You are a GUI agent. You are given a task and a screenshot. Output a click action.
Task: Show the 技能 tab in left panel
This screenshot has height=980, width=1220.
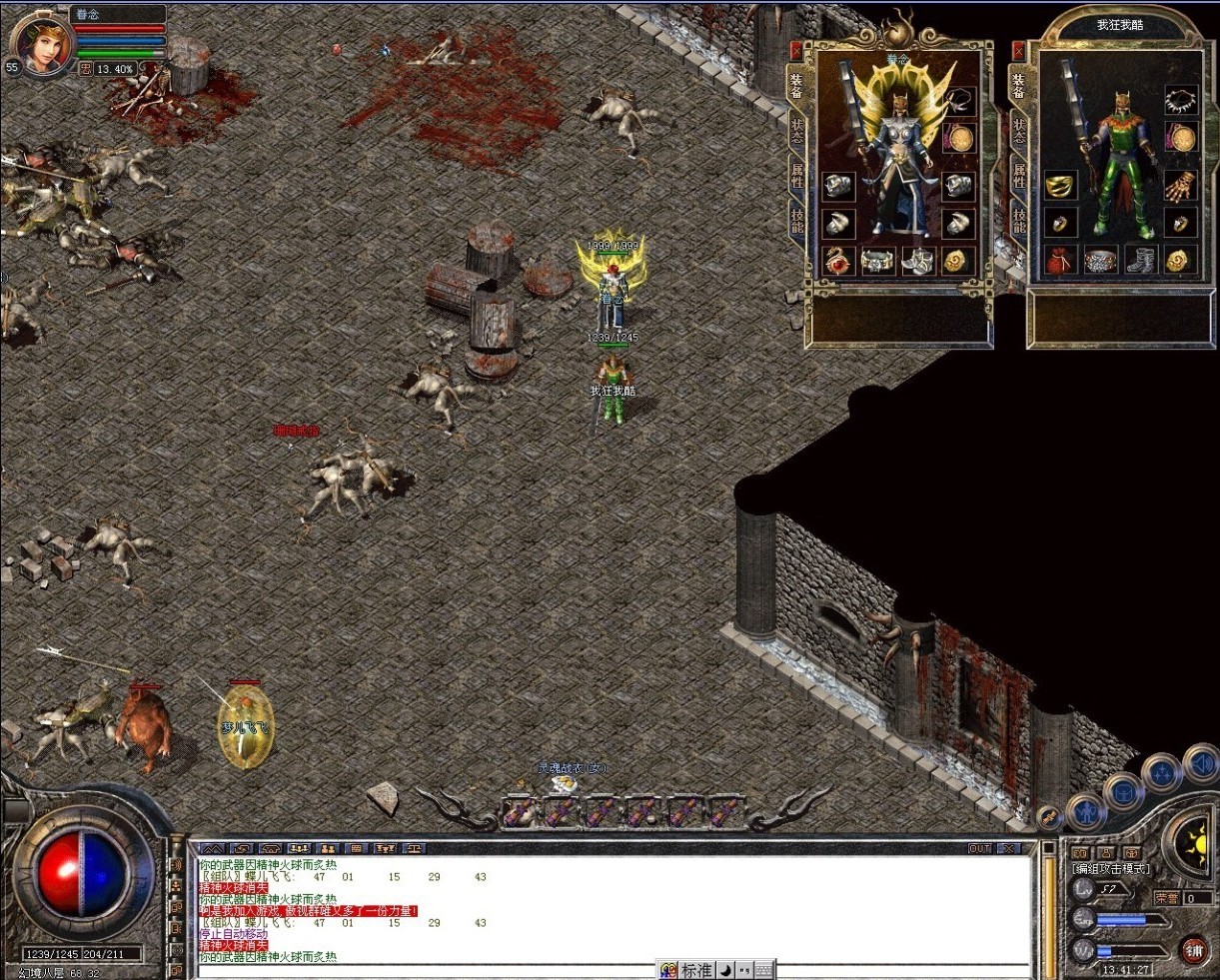point(797,220)
